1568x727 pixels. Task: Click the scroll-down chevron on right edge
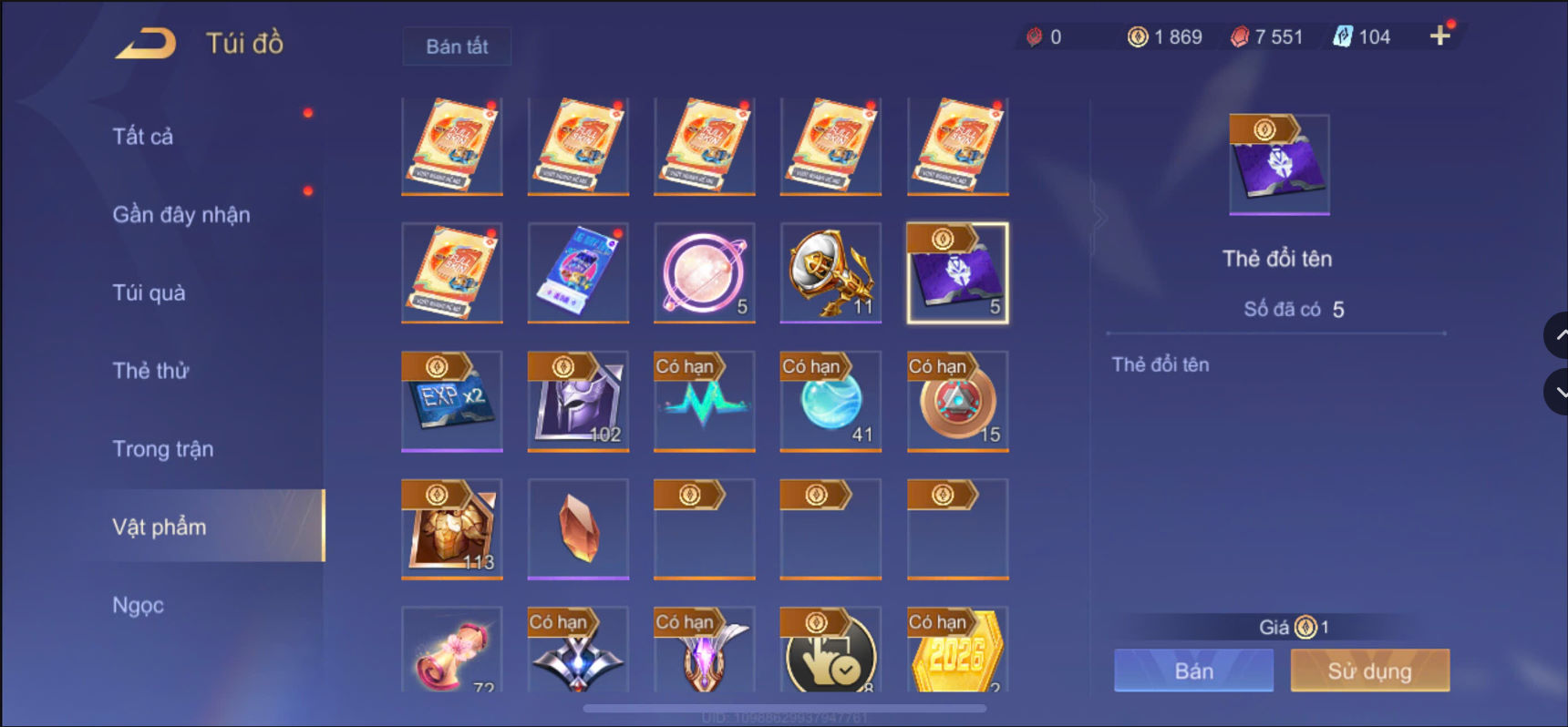(x=1558, y=392)
